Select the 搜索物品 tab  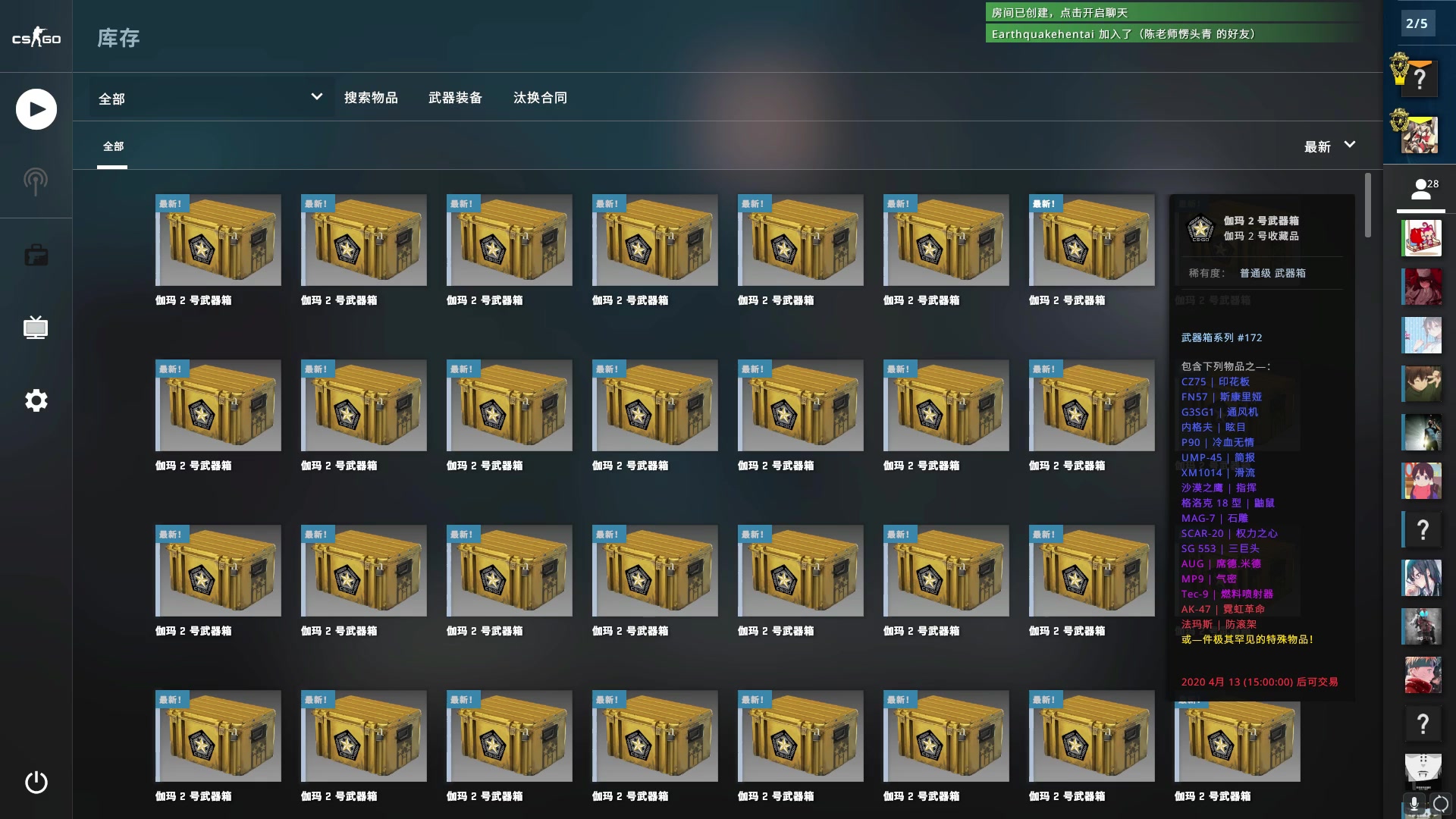coord(372,98)
